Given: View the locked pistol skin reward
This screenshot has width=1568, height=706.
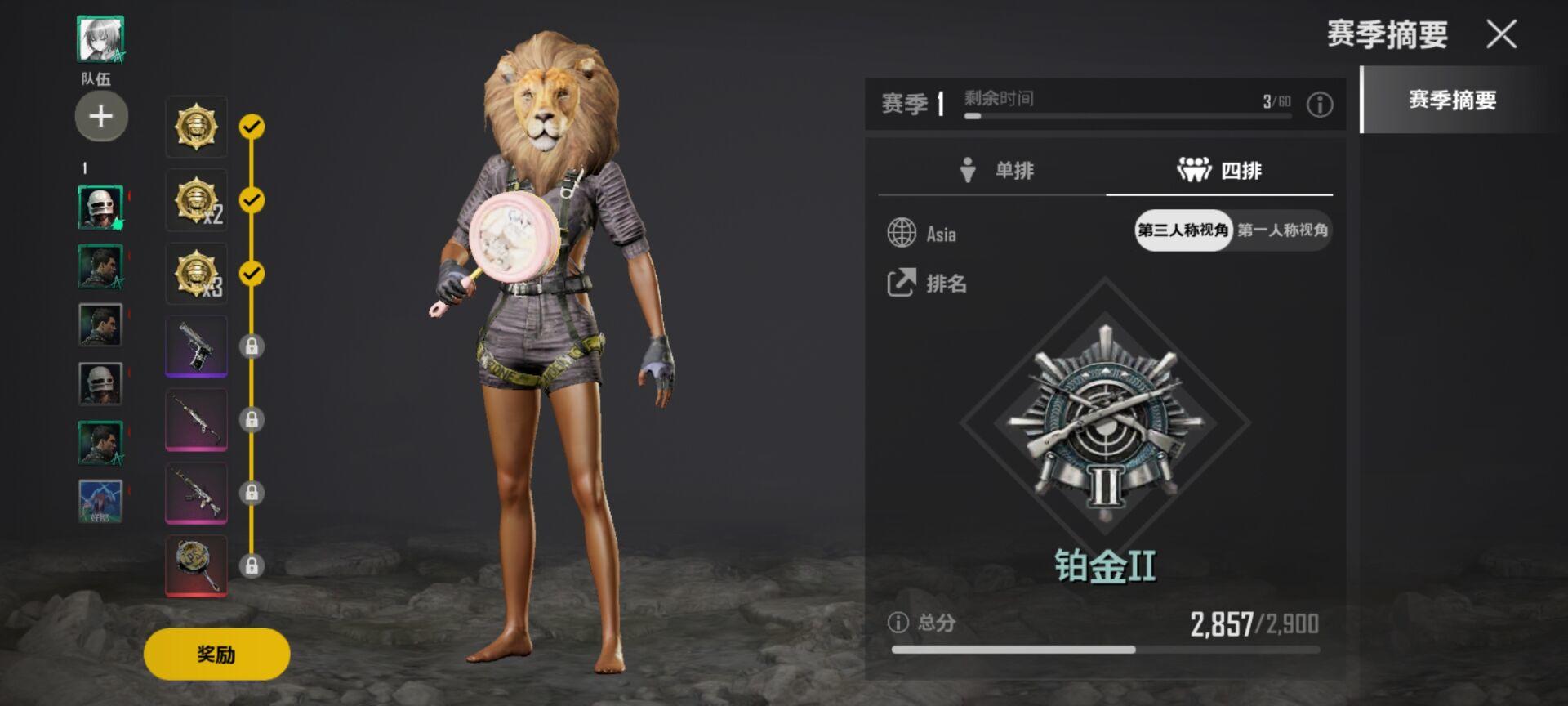Looking at the screenshot, I should [196, 346].
